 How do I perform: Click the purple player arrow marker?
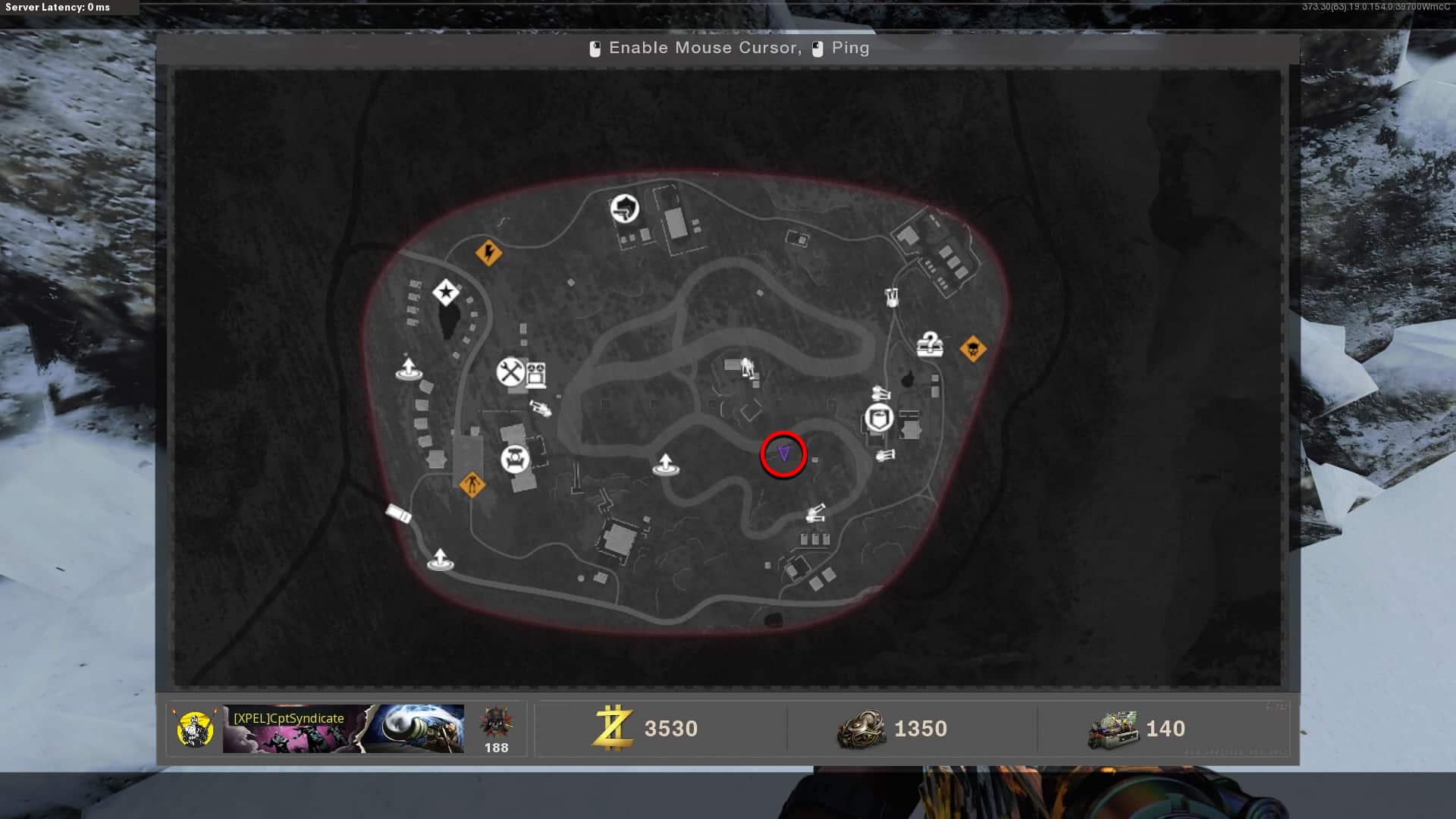(783, 453)
